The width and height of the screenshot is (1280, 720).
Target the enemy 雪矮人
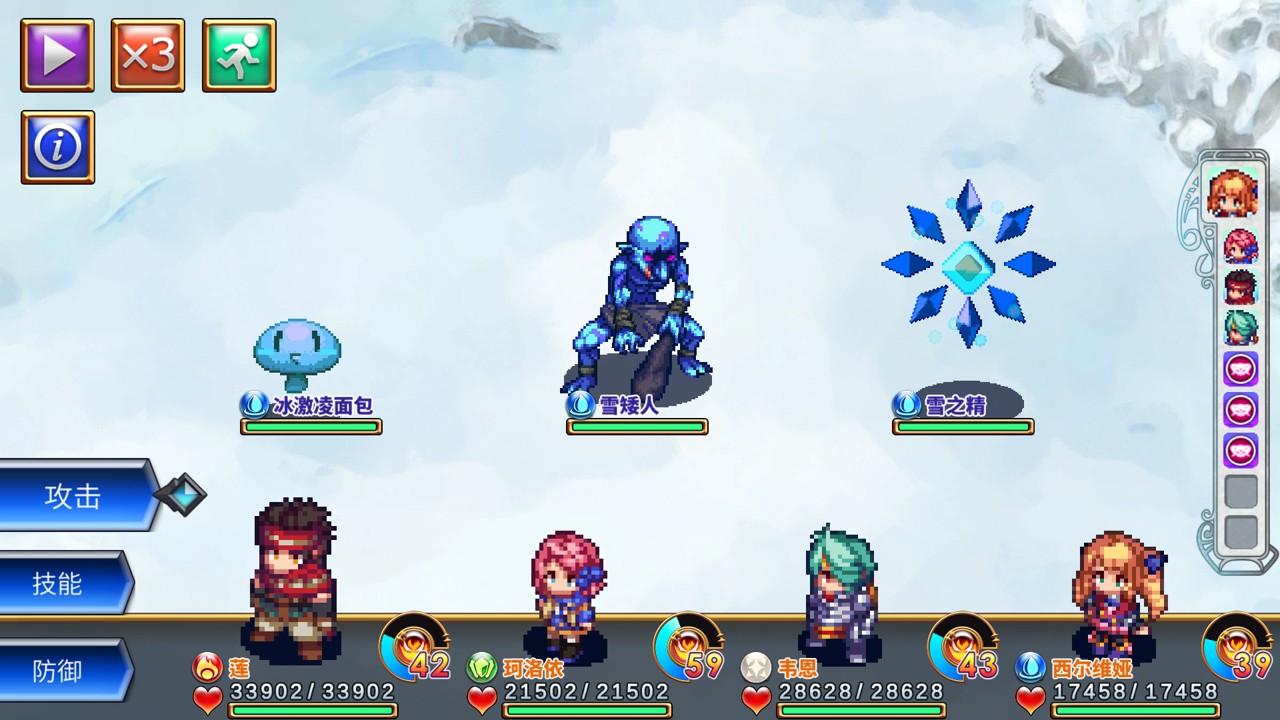pos(638,308)
